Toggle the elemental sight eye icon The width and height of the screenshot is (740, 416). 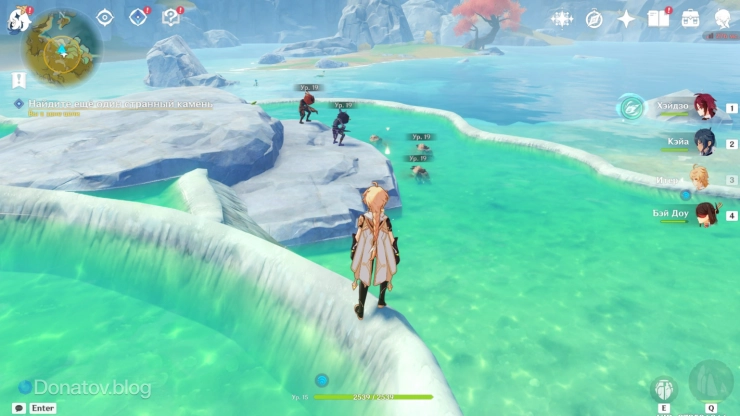[105, 17]
